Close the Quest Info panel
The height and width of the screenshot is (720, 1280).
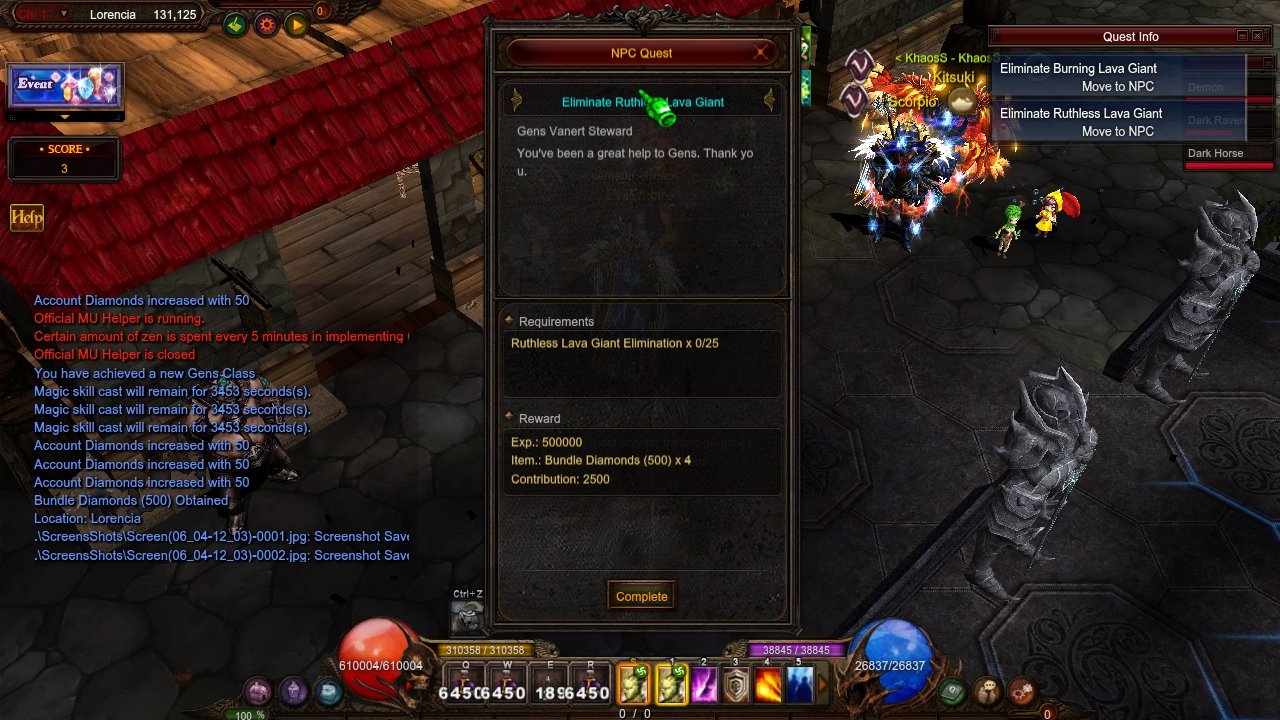pyautogui.click(x=1258, y=36)
